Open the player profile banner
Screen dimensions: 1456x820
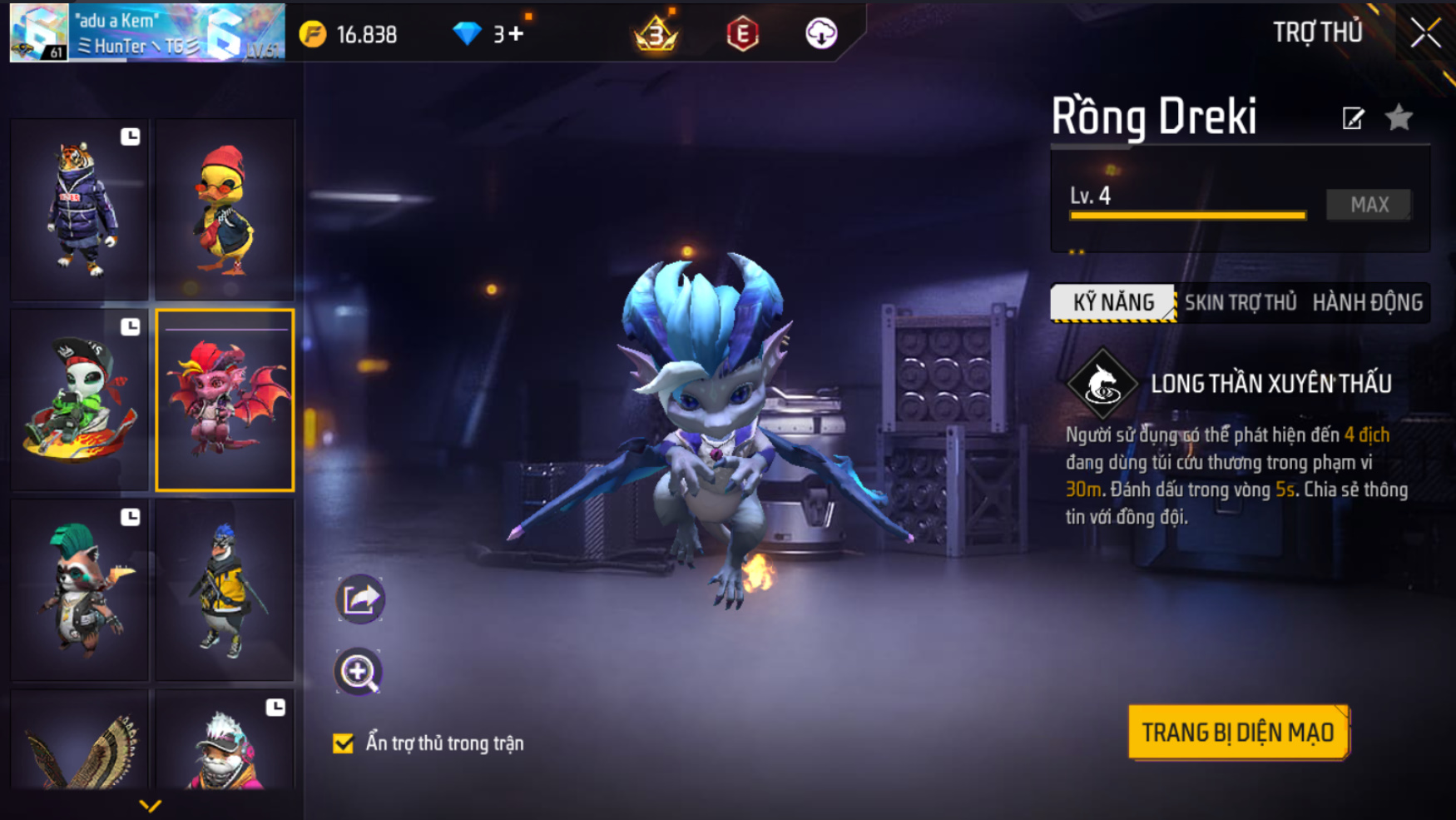[147, 33]
